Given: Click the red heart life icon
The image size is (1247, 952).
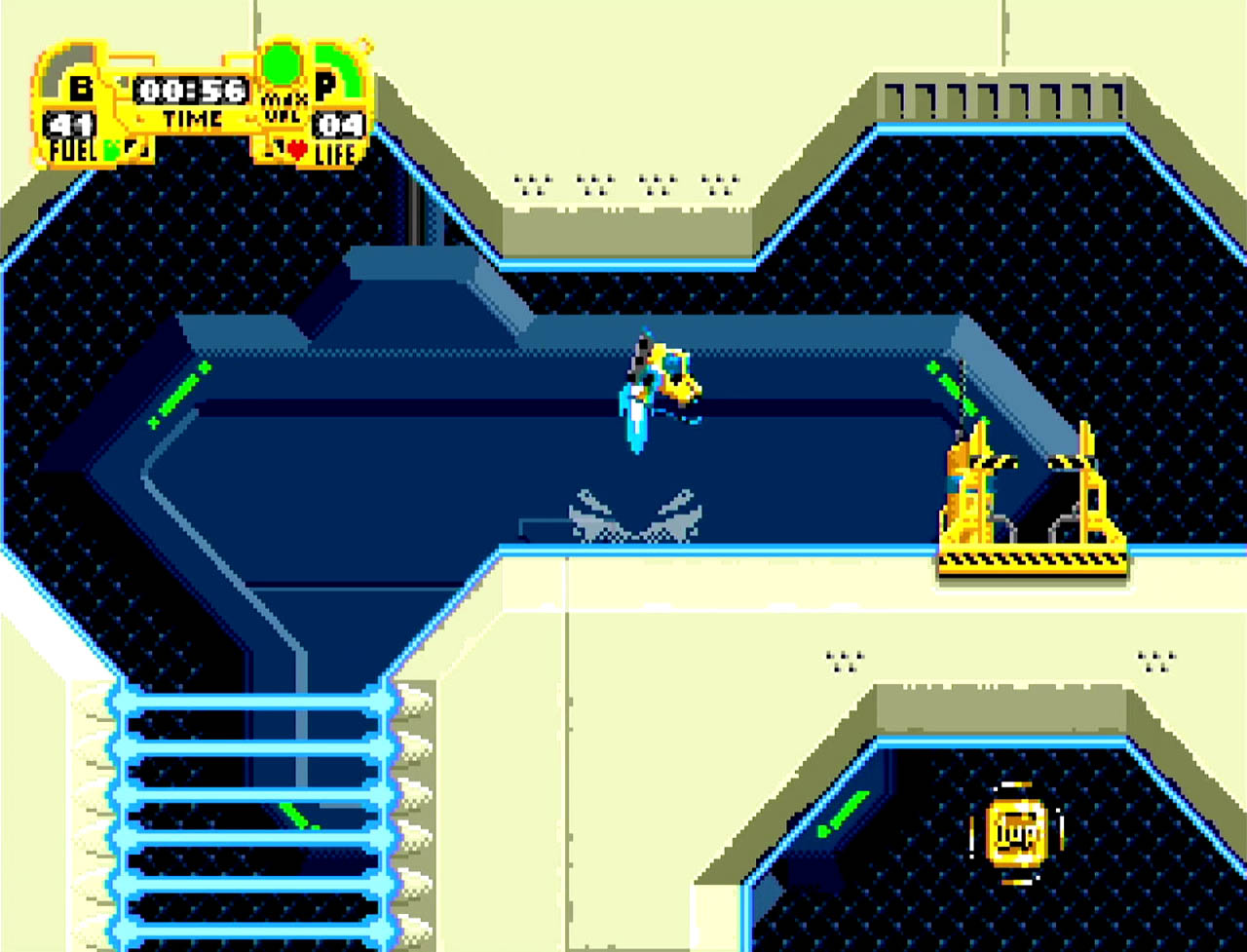Looking at the screenshot, I should (297, 150).
